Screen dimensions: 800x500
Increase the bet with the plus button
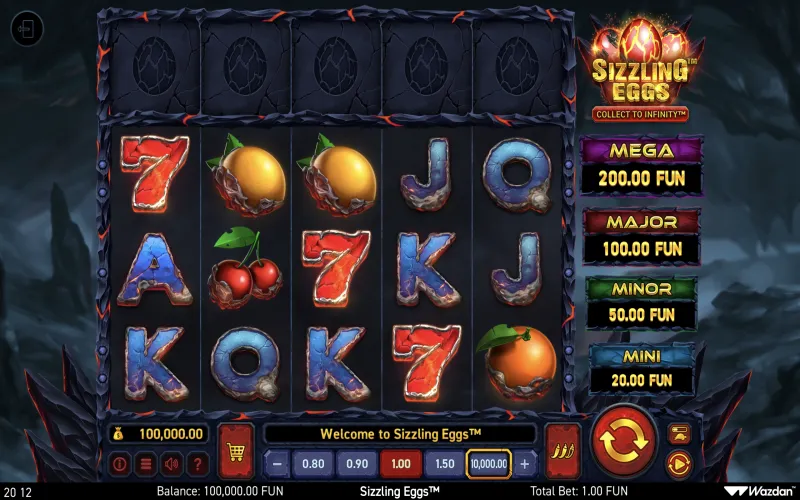tap(525, 464)
